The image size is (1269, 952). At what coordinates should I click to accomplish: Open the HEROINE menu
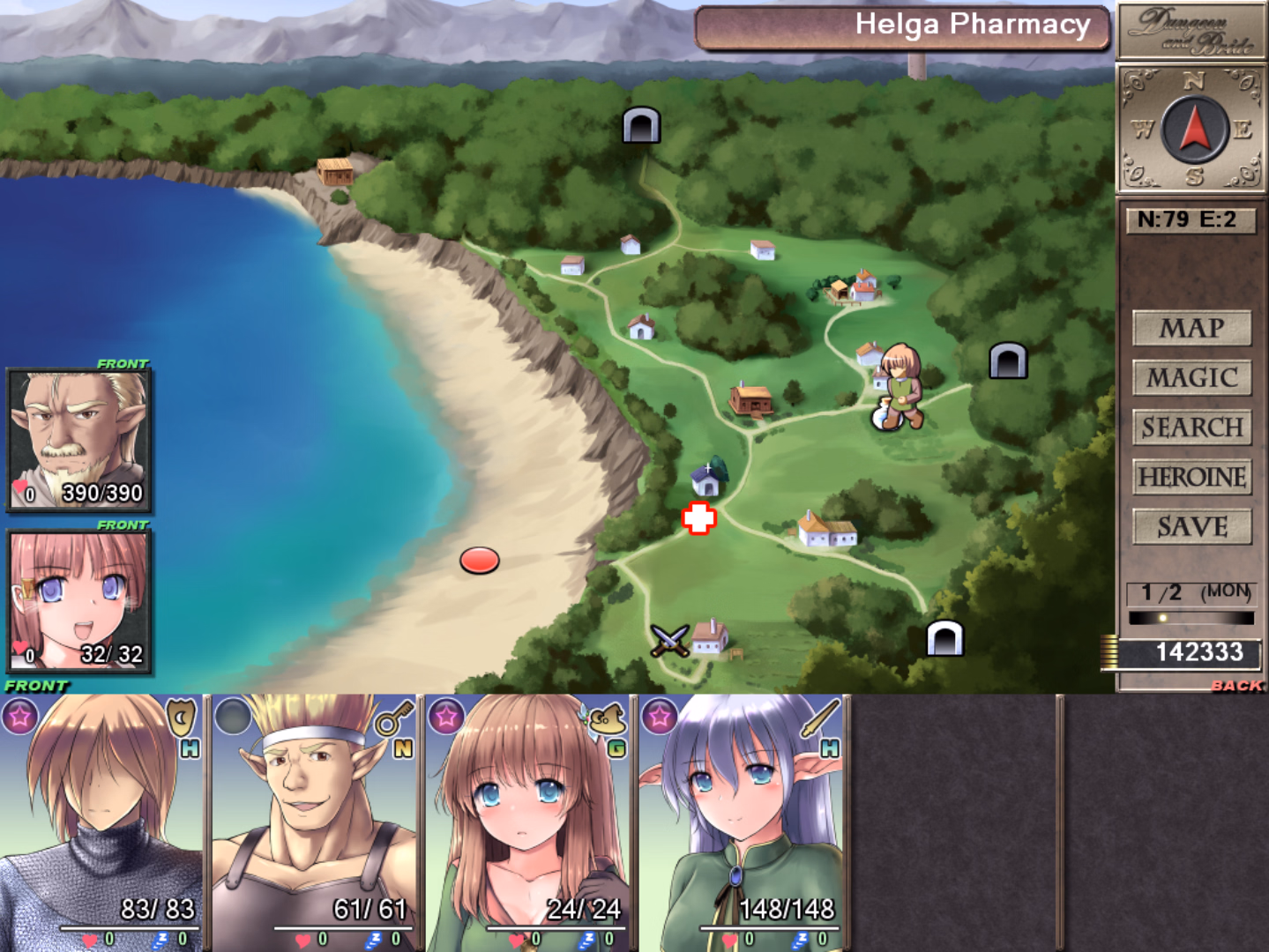click(1191, 477)
